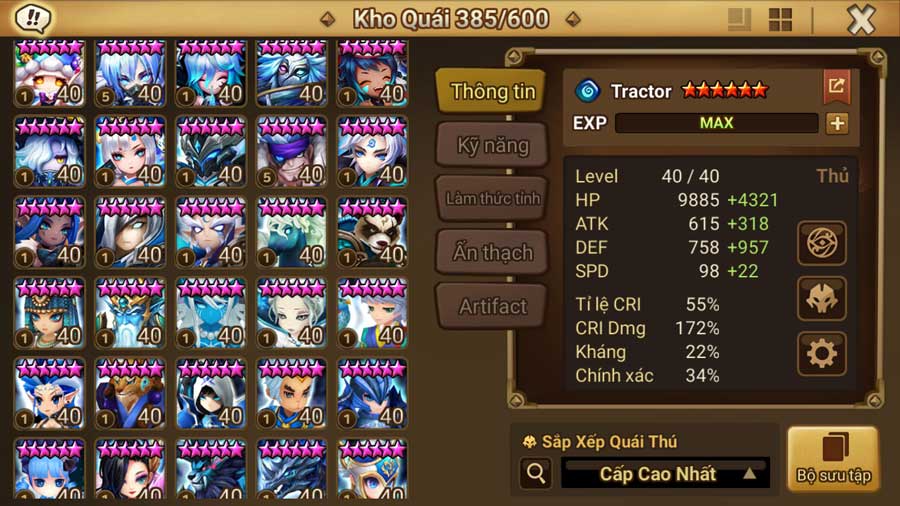This screenshot has height=506, width=900.
Task: Click the skull mask icon button
Action: pos(822,298)
